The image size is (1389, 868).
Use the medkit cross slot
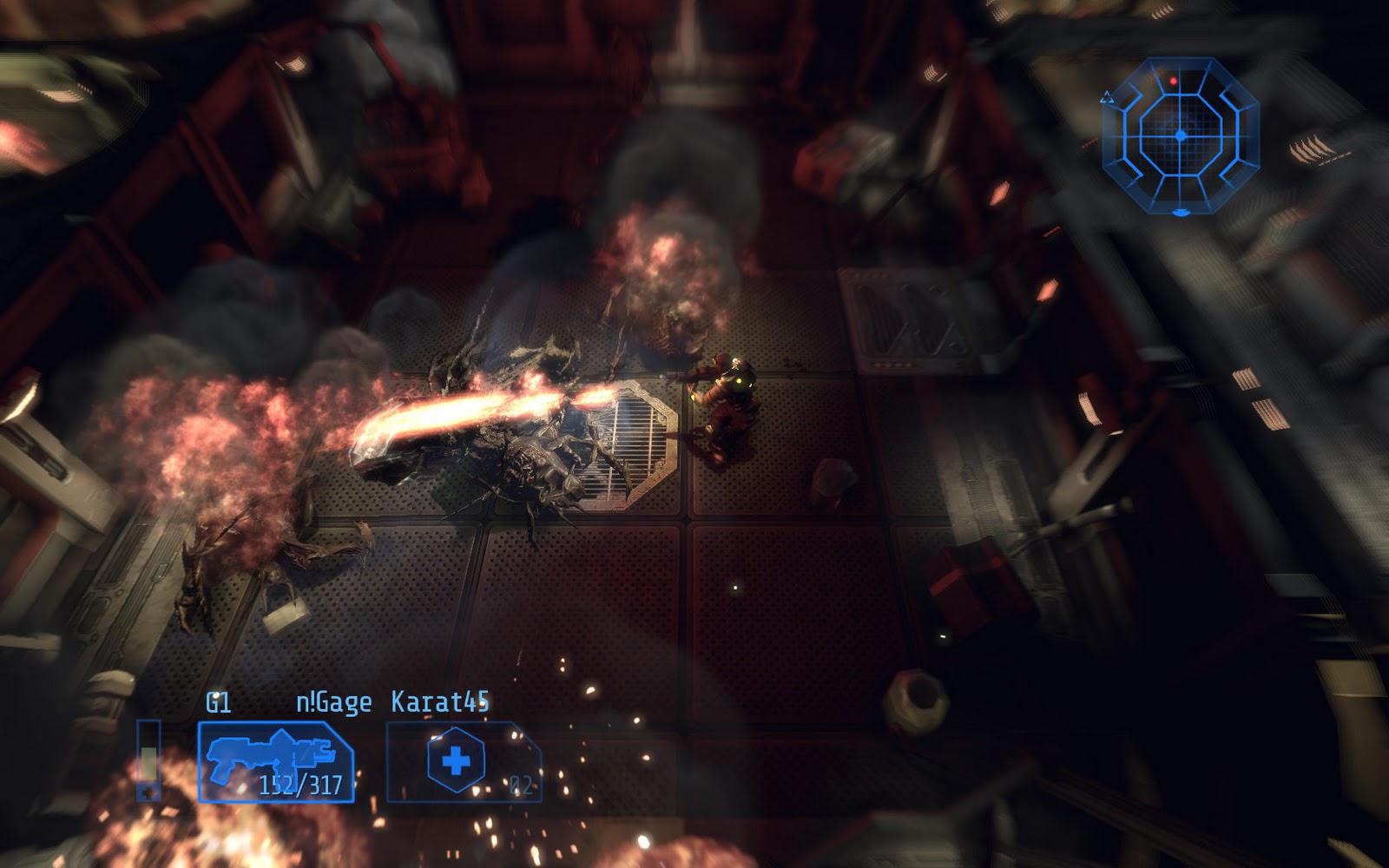tap(458, 761)
